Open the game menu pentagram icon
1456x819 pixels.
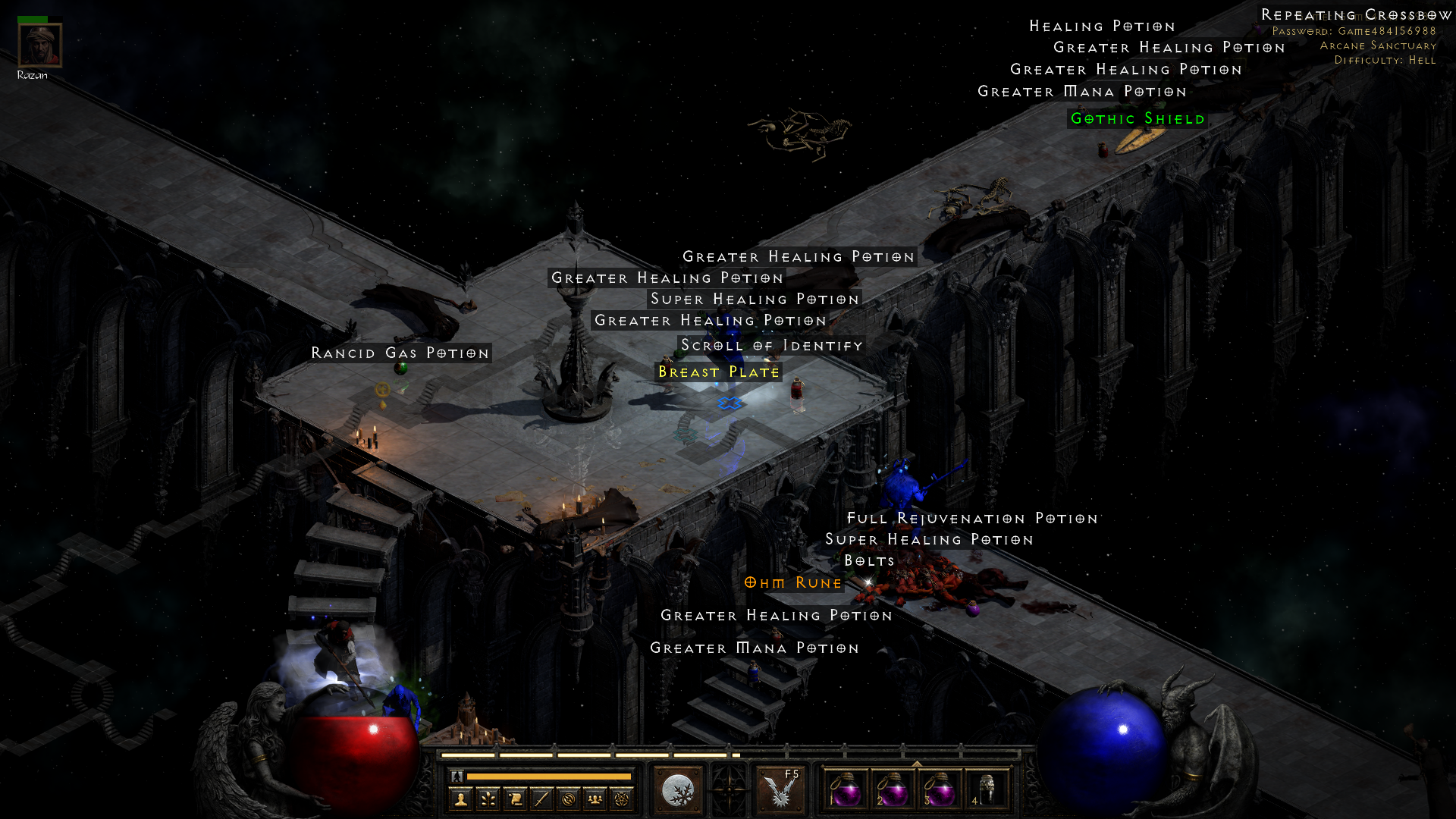tap(622, 799)
